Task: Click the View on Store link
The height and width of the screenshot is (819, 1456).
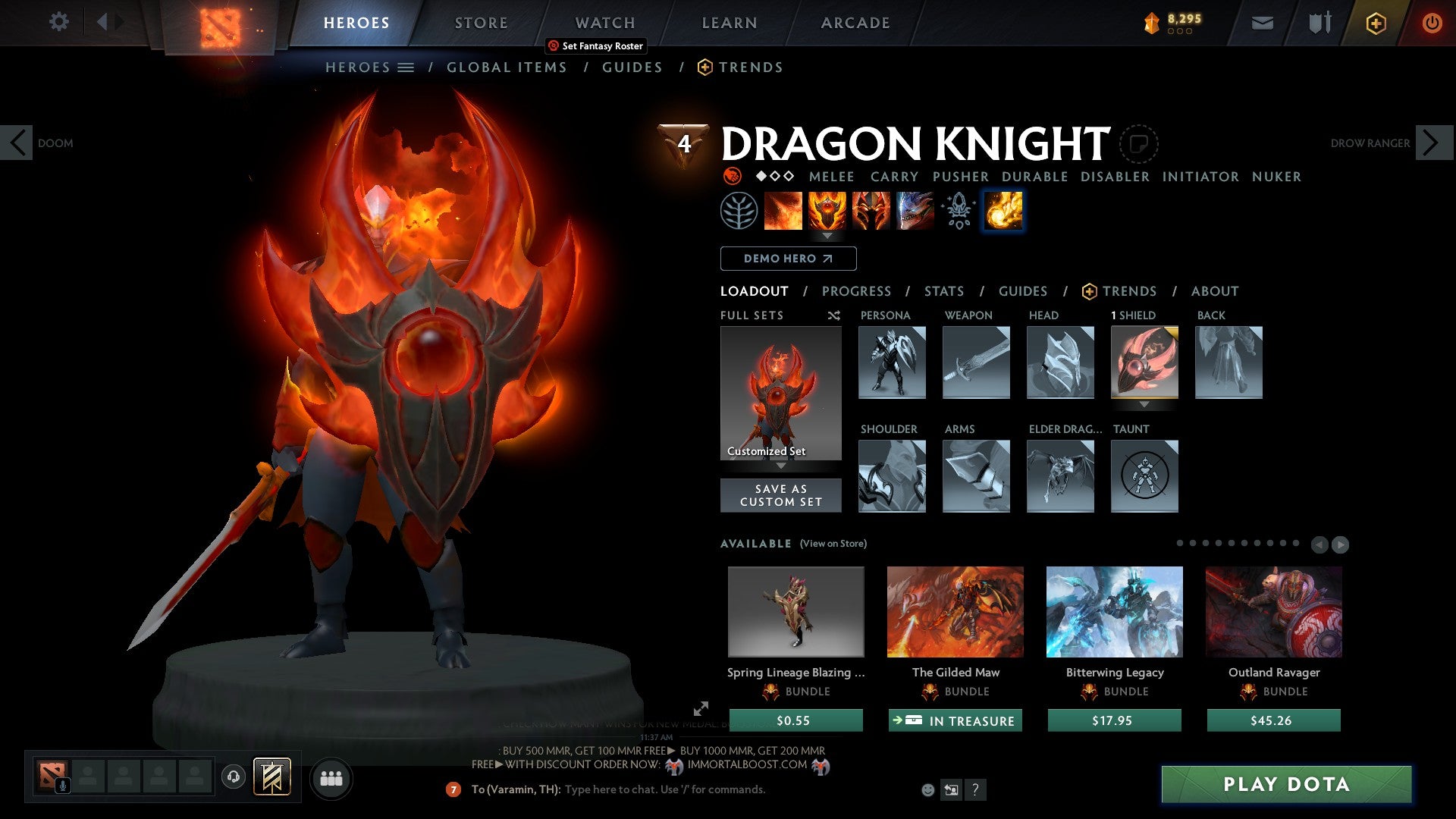Action: coord(833,544)
